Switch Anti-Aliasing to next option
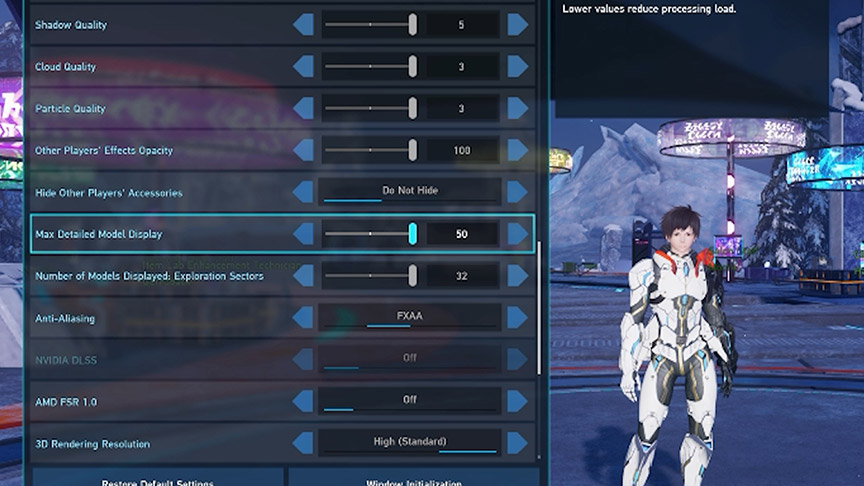The image size is (864, 486). coord(517,318)
